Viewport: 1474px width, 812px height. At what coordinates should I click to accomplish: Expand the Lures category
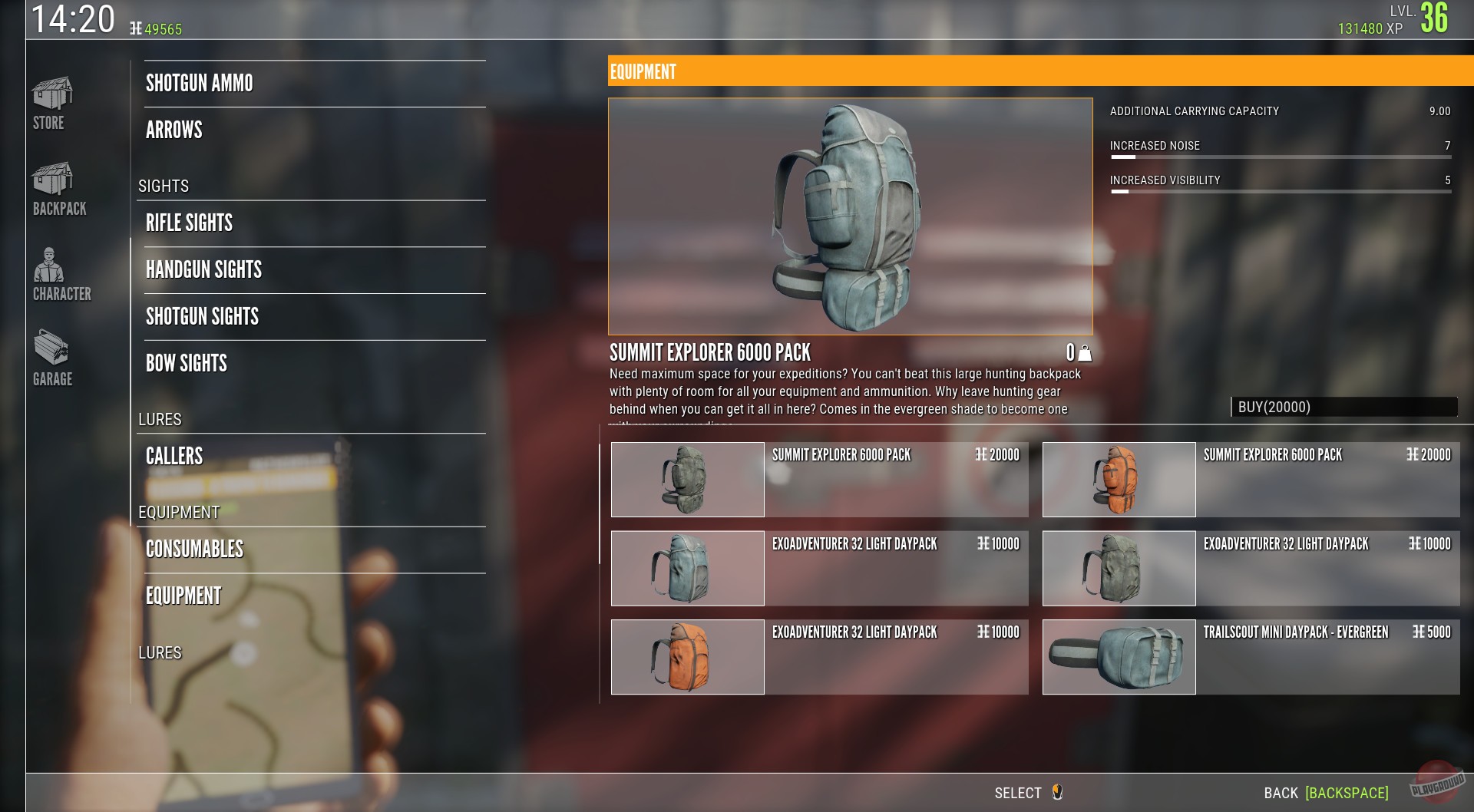[159, 420]
